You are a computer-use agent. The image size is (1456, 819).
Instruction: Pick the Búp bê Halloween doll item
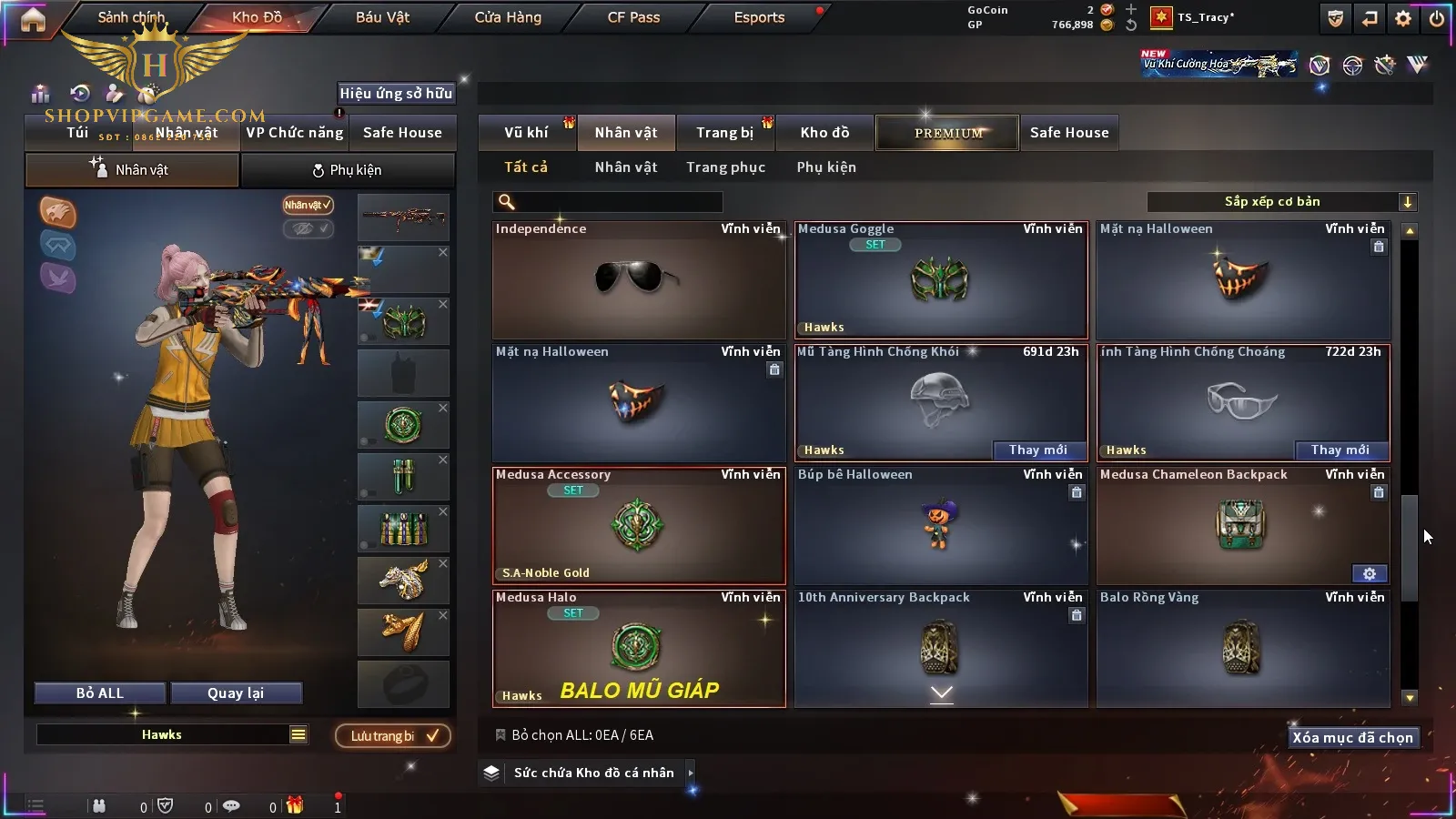click(x=940, y=526)
